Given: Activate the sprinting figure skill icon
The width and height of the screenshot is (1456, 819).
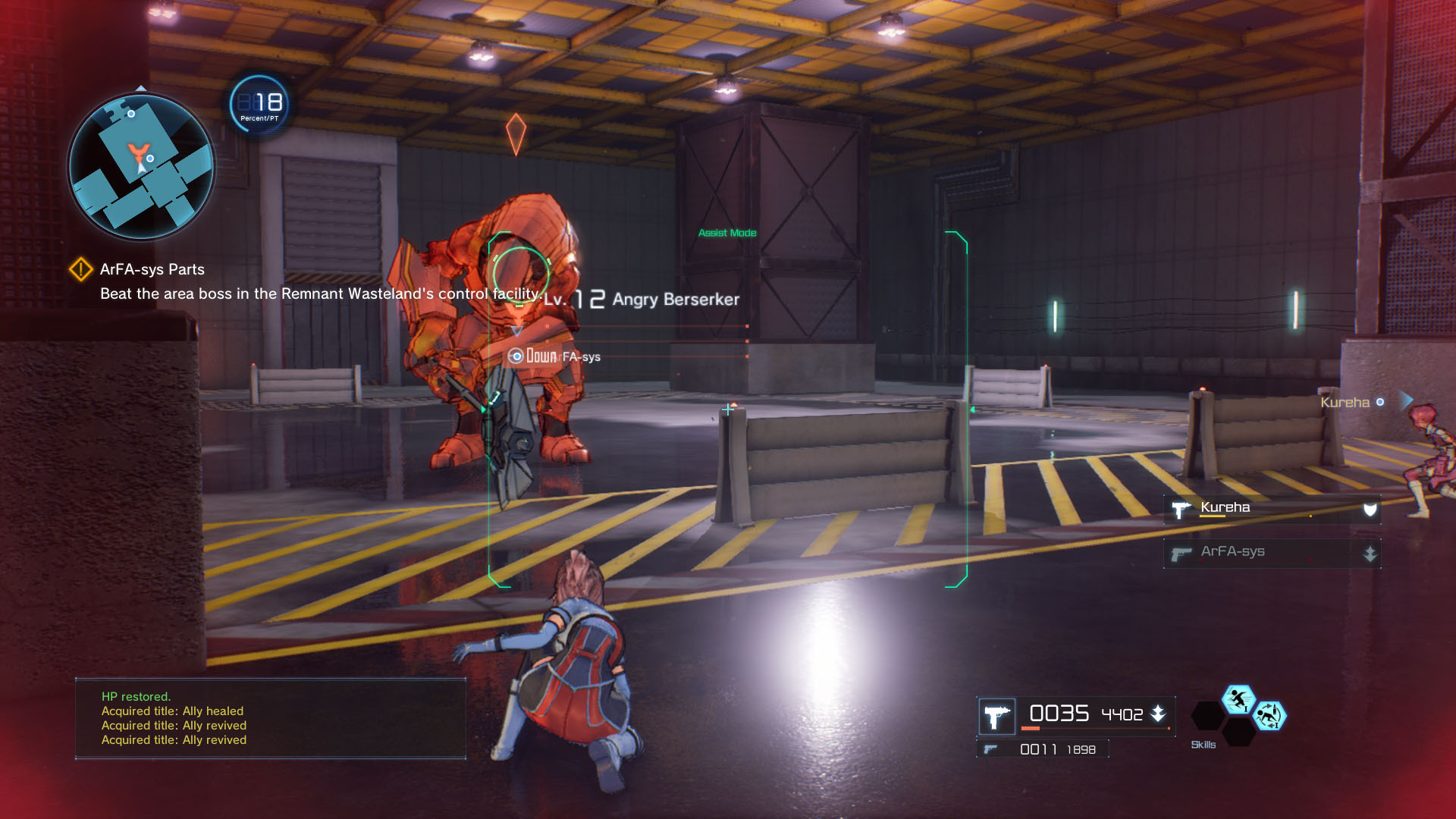Looking at the screenshot, I should (1238, 699).
